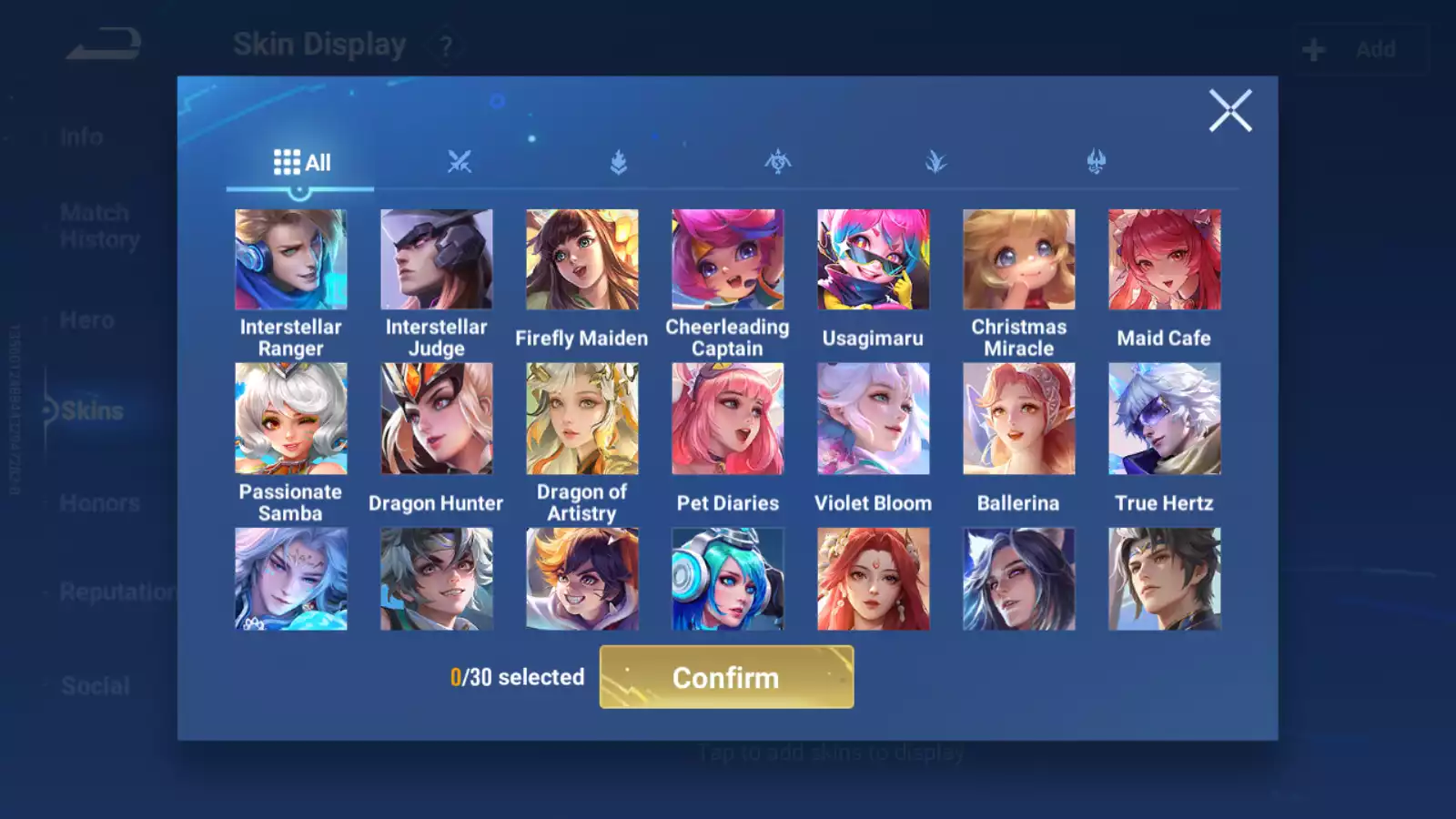The height and width of the screenshot is (819, 1456).
Task: Close the skin selection dialog
Action: (x=1230, y=111)
